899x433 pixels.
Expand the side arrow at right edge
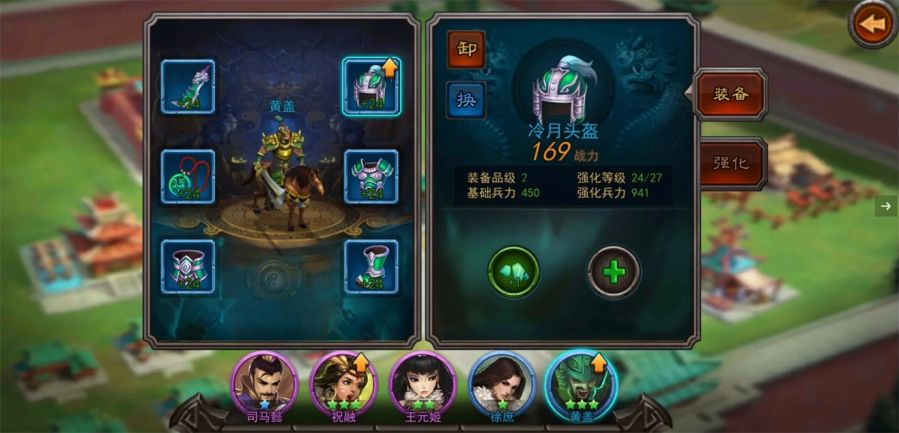click(x=886, y=206)
